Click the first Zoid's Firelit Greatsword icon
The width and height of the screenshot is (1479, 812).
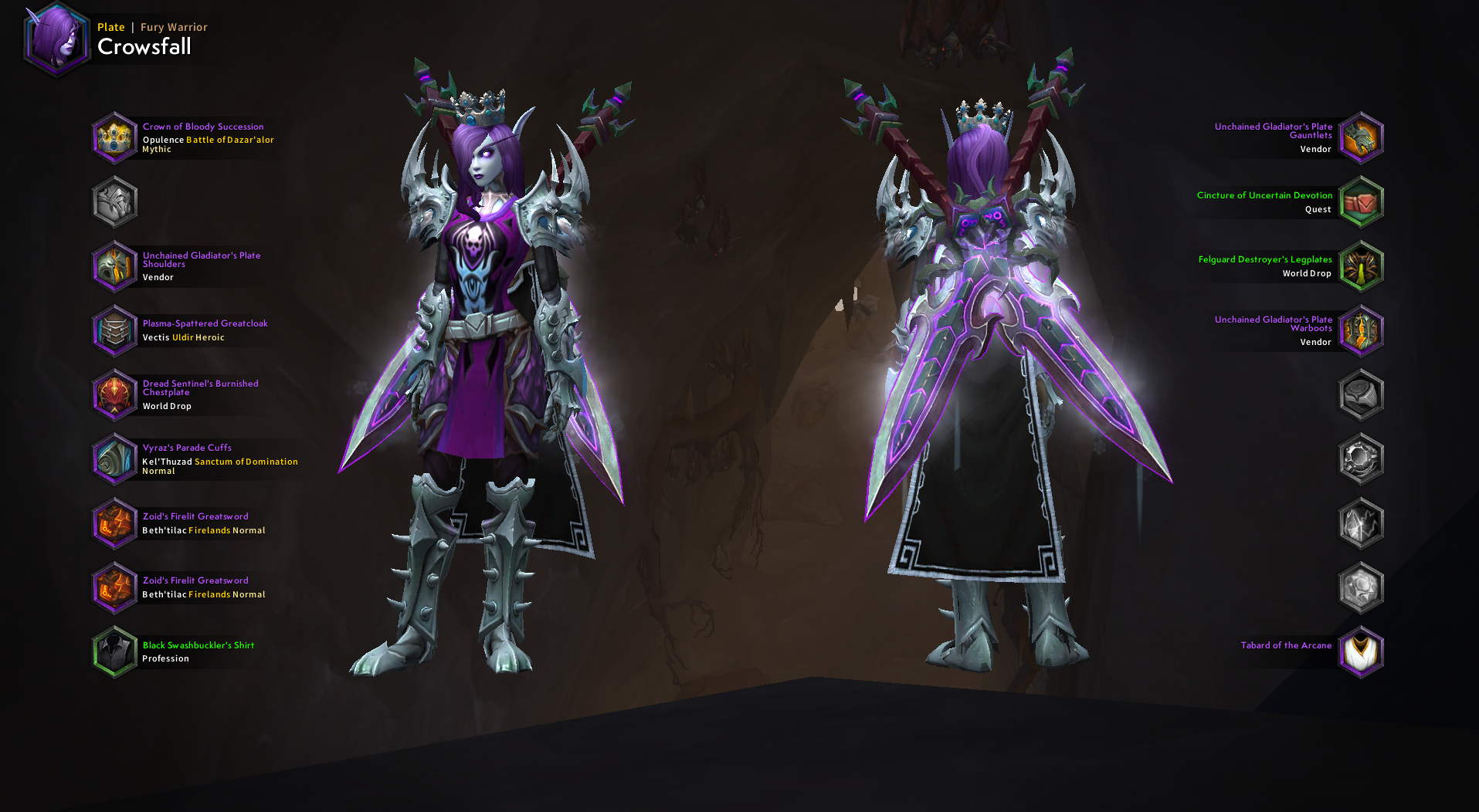click(114, 523)
